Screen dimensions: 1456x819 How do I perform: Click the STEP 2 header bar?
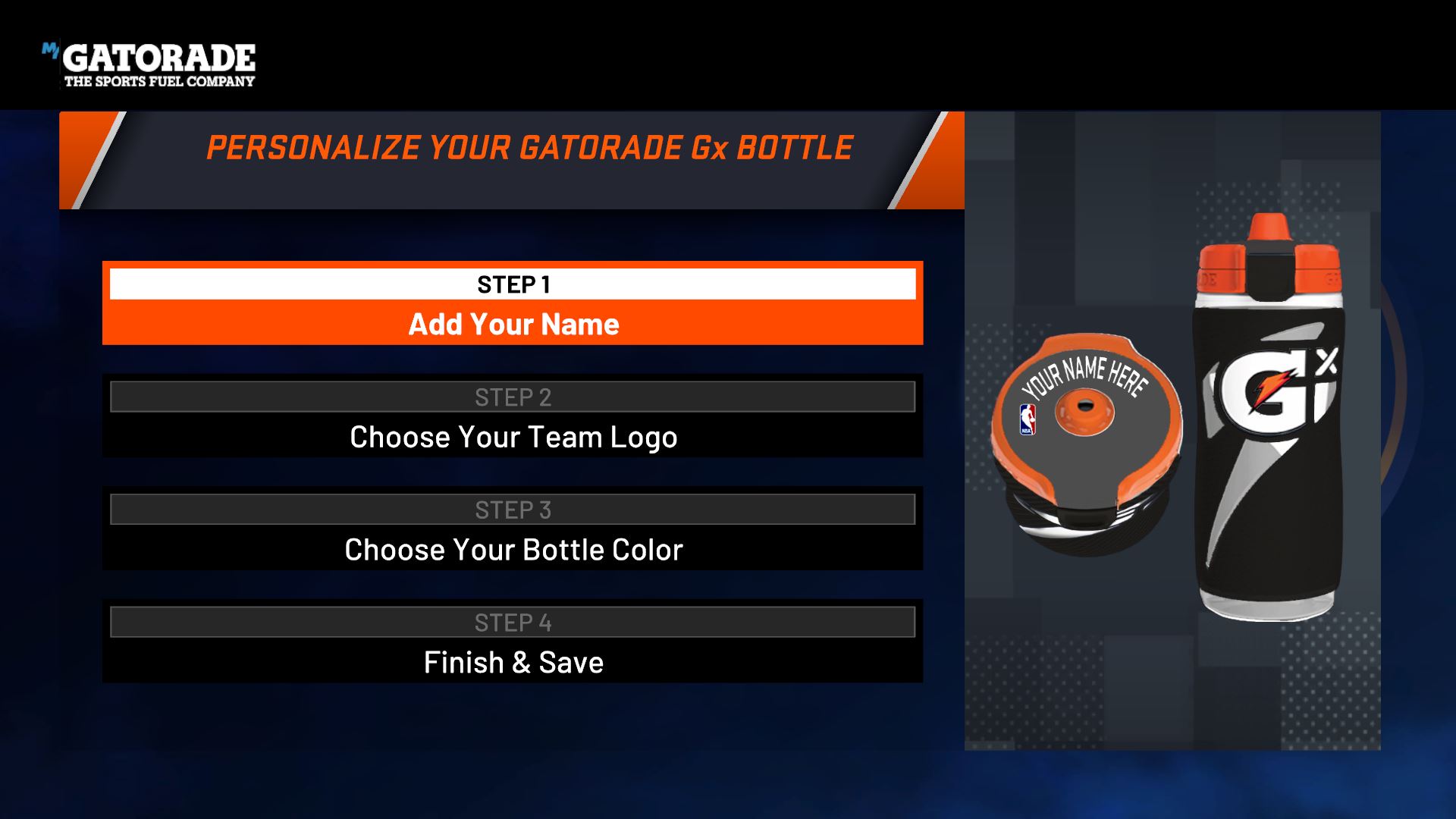(x=513, y=397)
